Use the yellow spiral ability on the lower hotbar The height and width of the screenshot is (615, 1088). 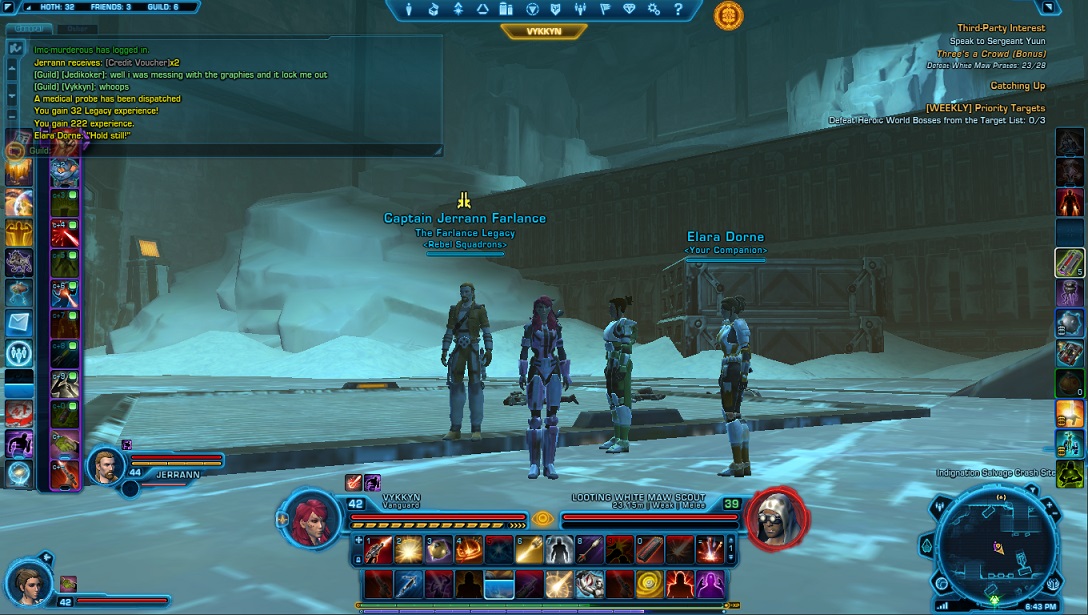tap(650, 583)
